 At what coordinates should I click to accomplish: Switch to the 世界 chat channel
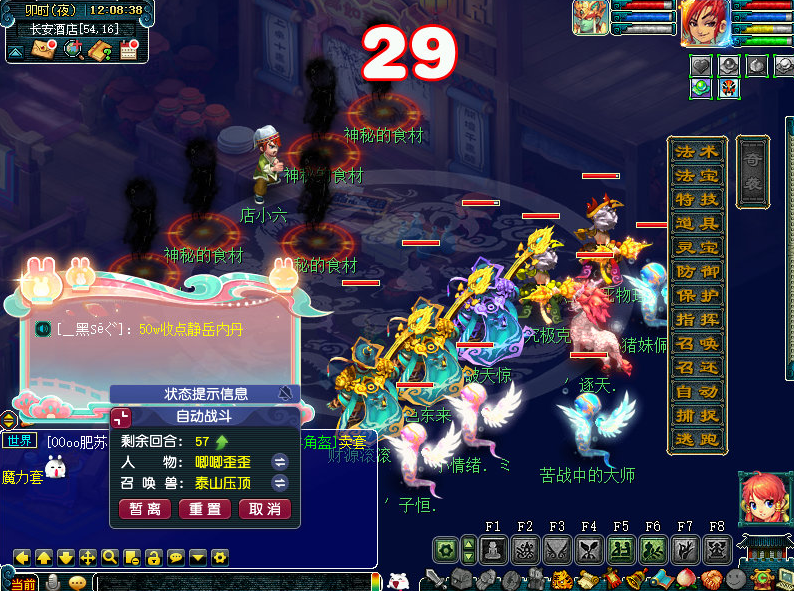[20, 440]
